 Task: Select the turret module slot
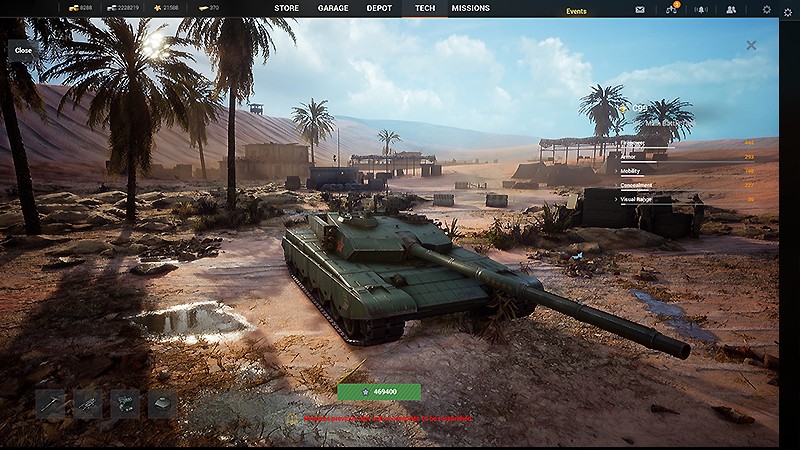point(162,403)
